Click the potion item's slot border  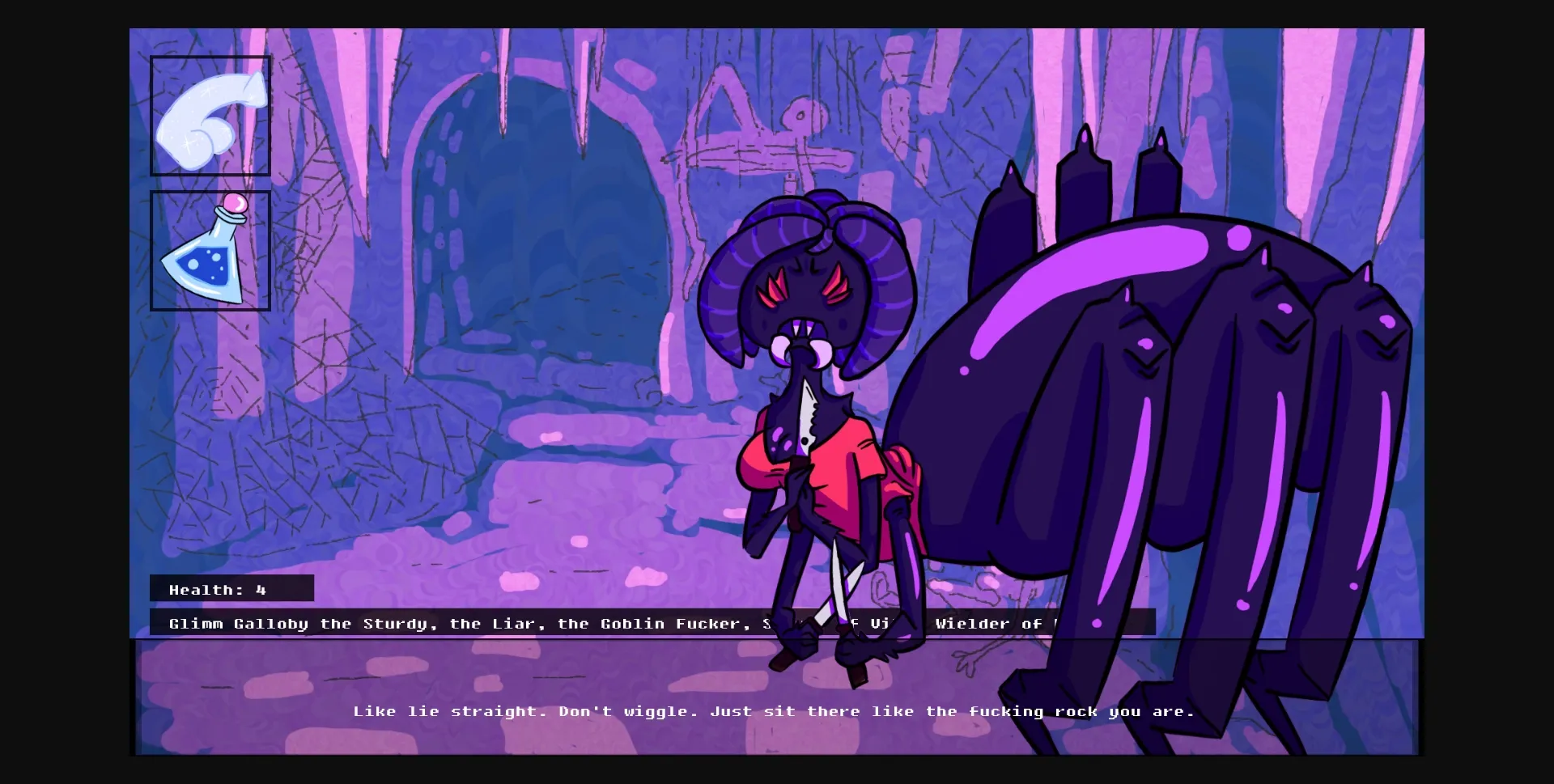click(153, 251)
